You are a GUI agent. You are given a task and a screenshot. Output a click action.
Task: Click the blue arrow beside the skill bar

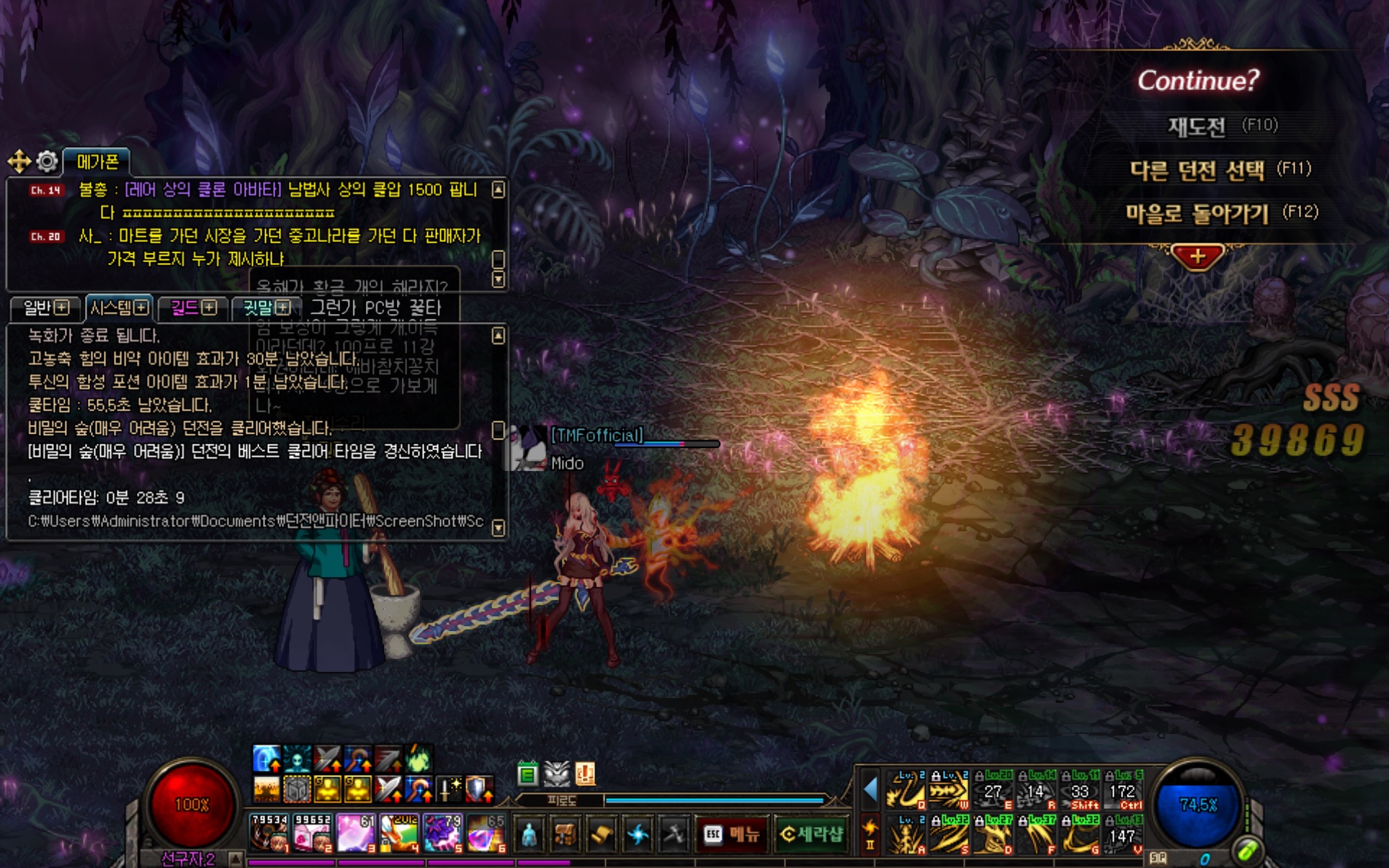coord(870,789)
